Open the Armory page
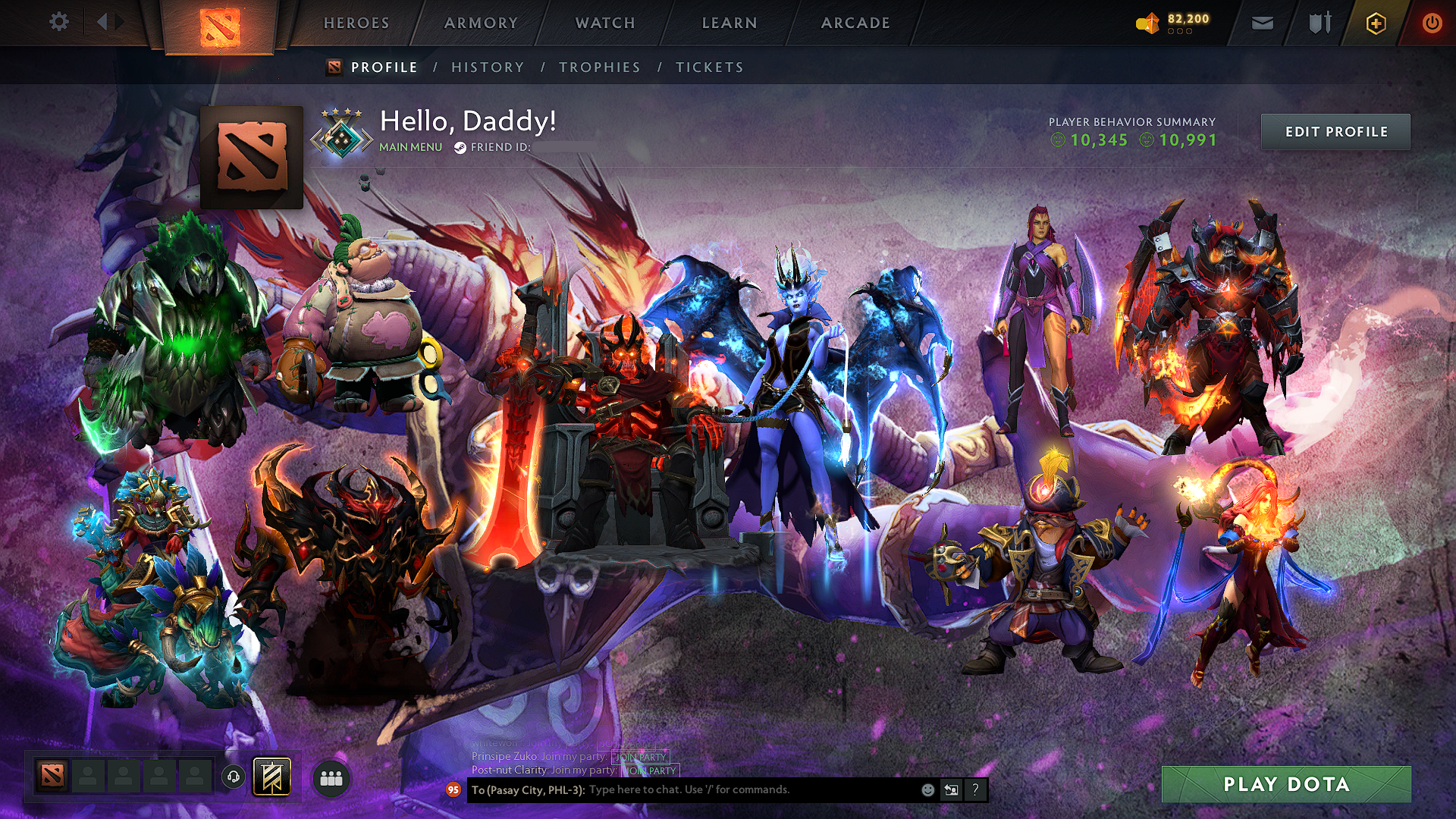The image size is (1456, 819). tap(481, 23)
